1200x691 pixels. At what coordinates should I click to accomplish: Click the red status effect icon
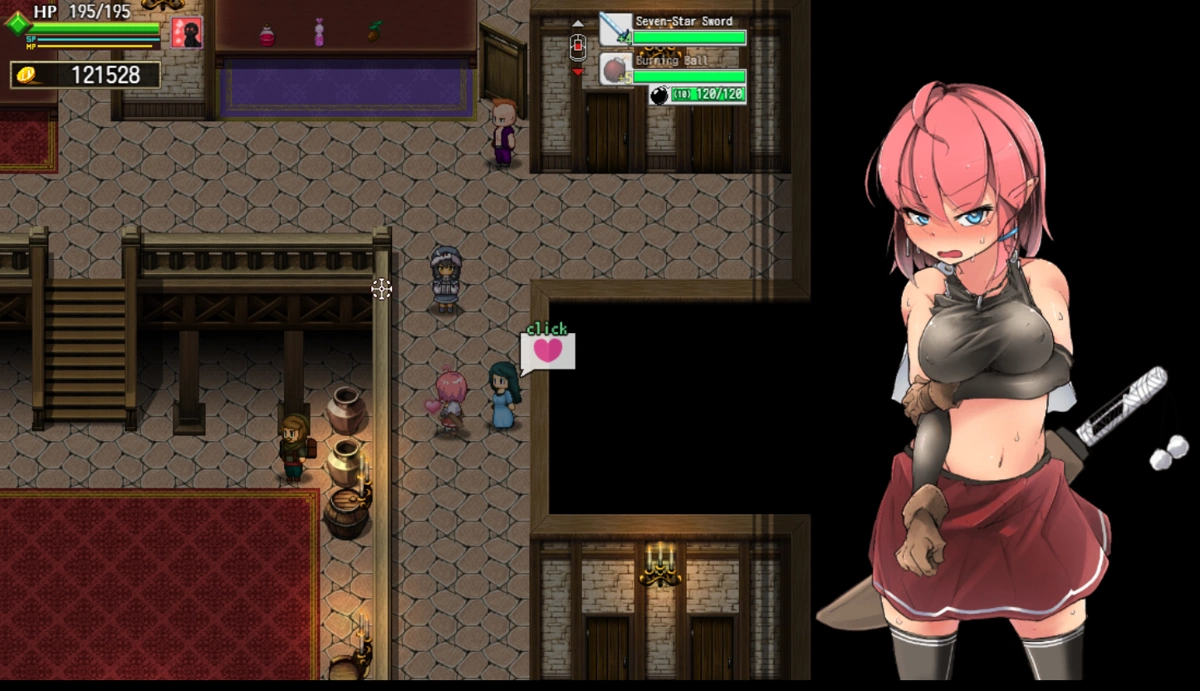click(x=186, y=32)
